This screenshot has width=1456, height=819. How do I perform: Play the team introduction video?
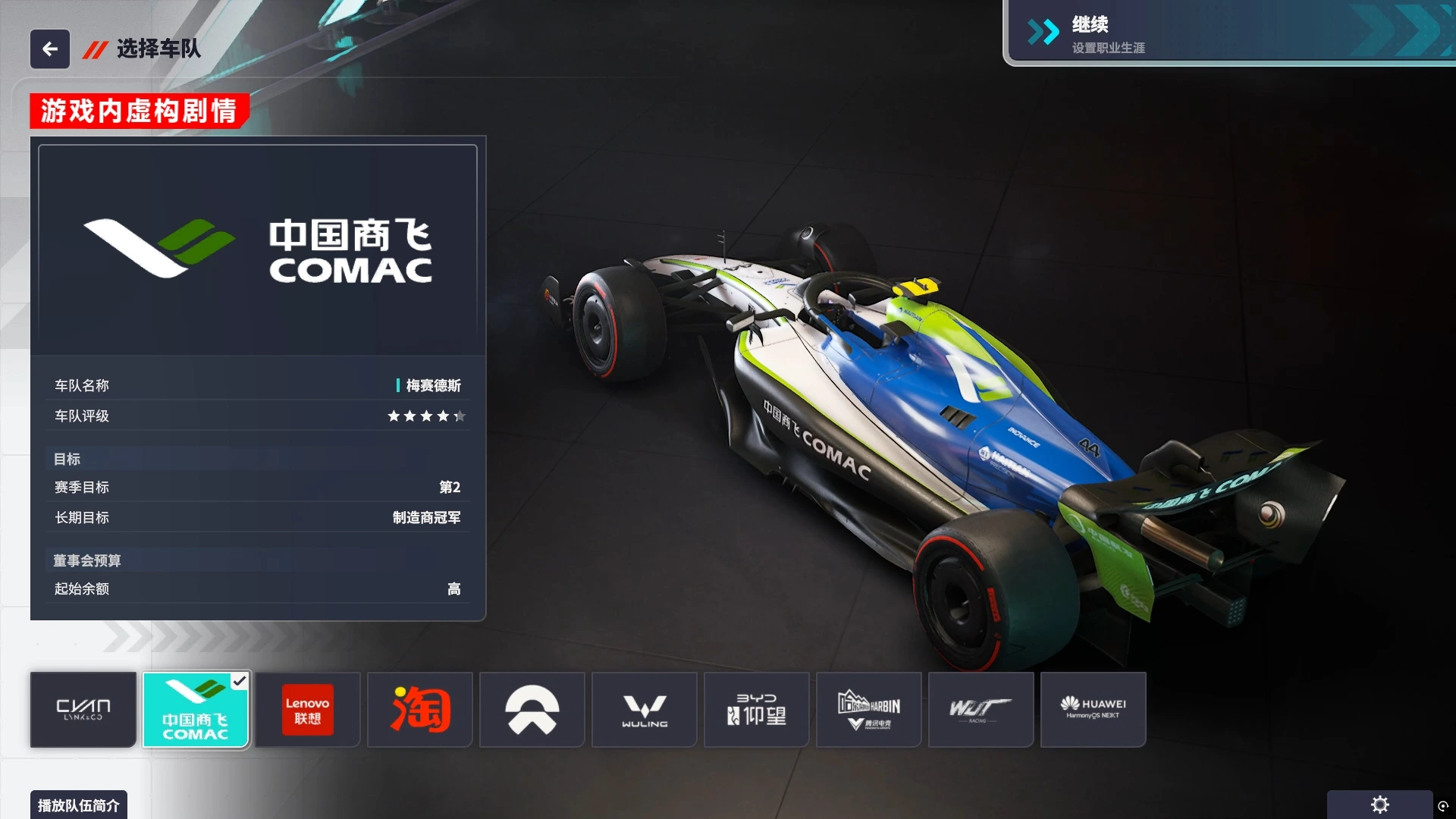point(79,805)
